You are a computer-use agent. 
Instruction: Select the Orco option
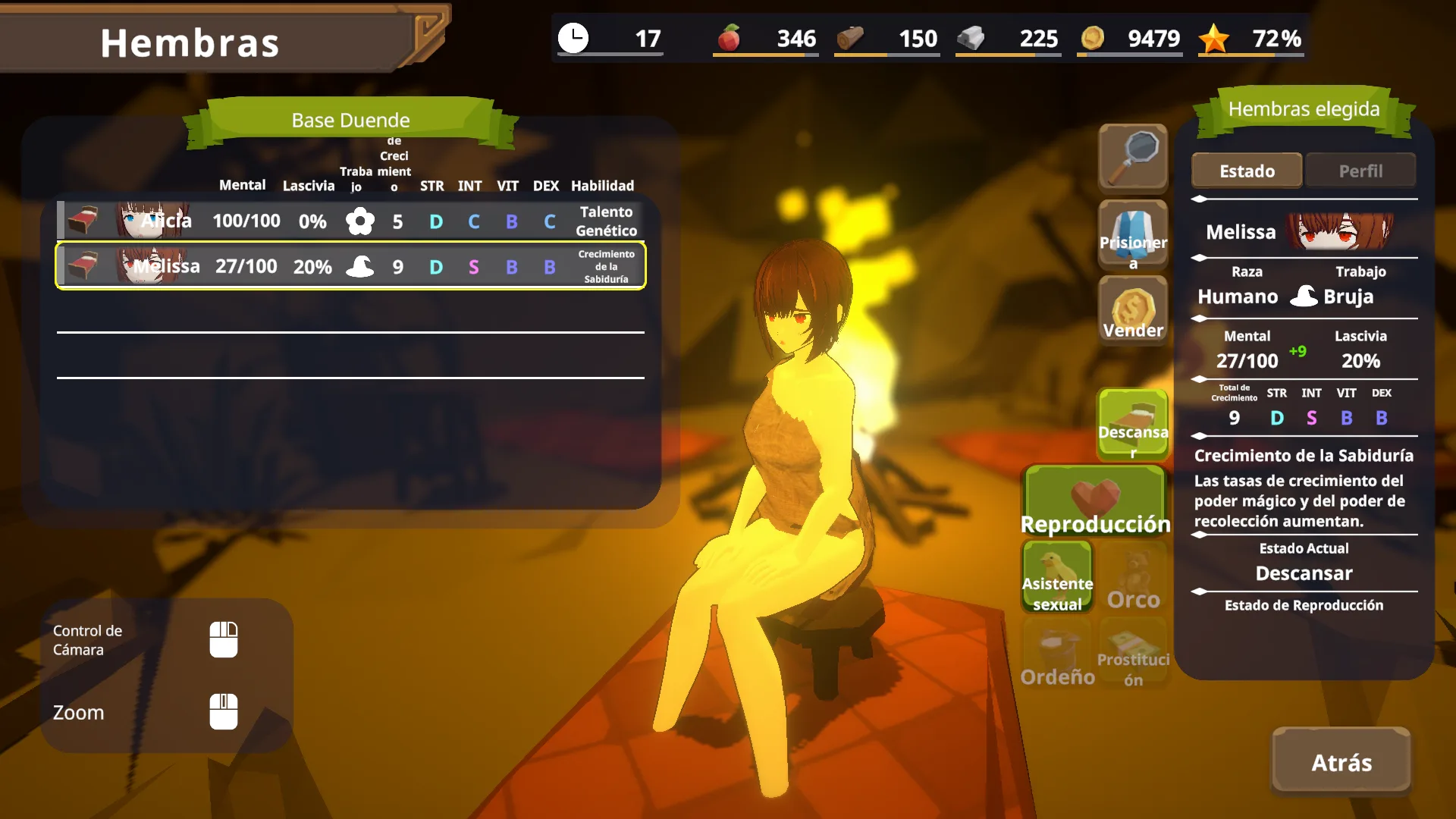click(1133, 578)
